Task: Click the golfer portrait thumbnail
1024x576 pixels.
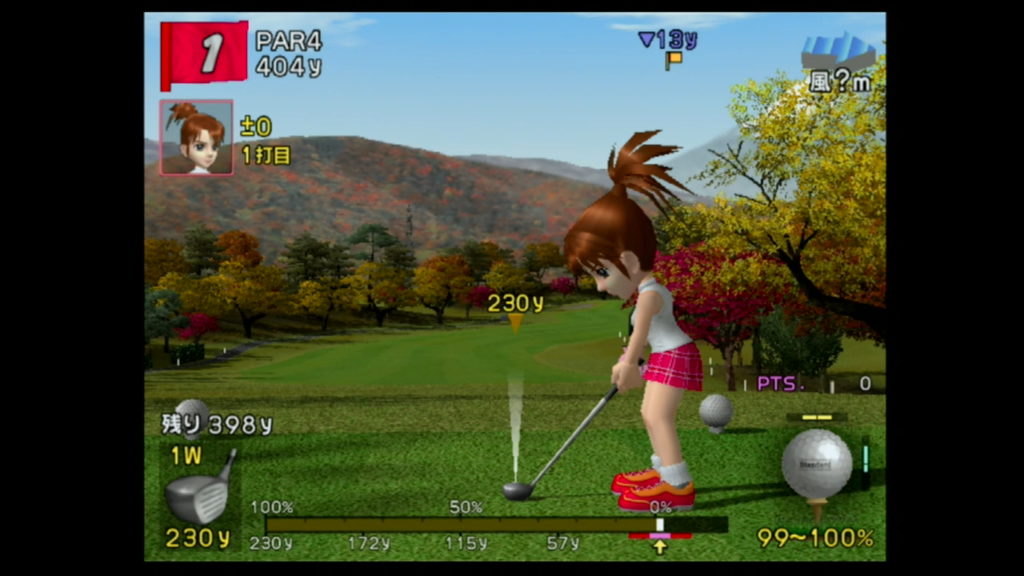Action: tap(196, 137)
